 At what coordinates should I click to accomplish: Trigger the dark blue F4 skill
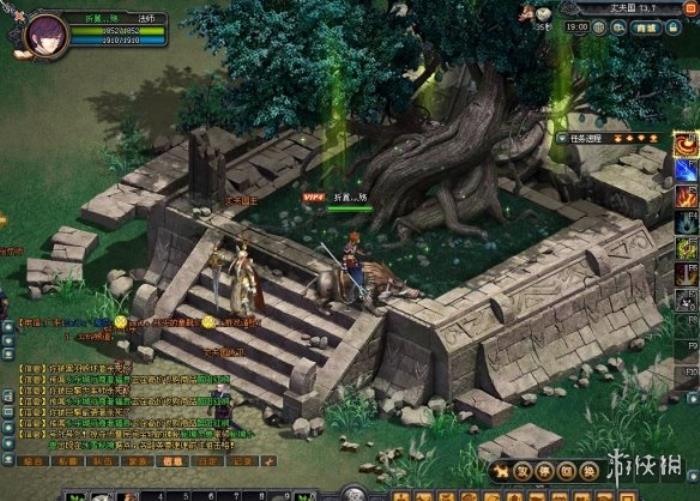pos(687,223)
